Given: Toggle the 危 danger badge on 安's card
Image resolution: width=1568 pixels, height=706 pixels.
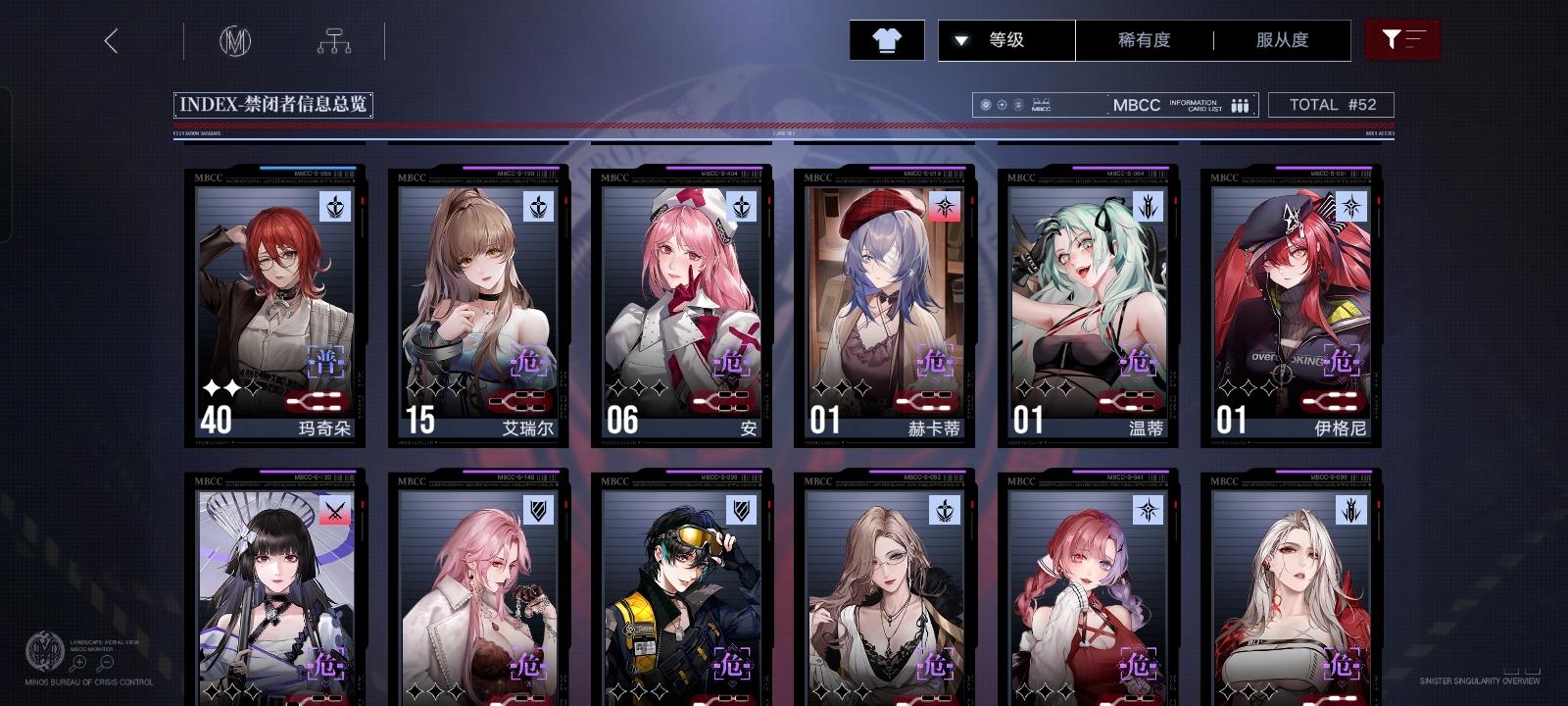Looking at the screenshot, I should (731, 363).
